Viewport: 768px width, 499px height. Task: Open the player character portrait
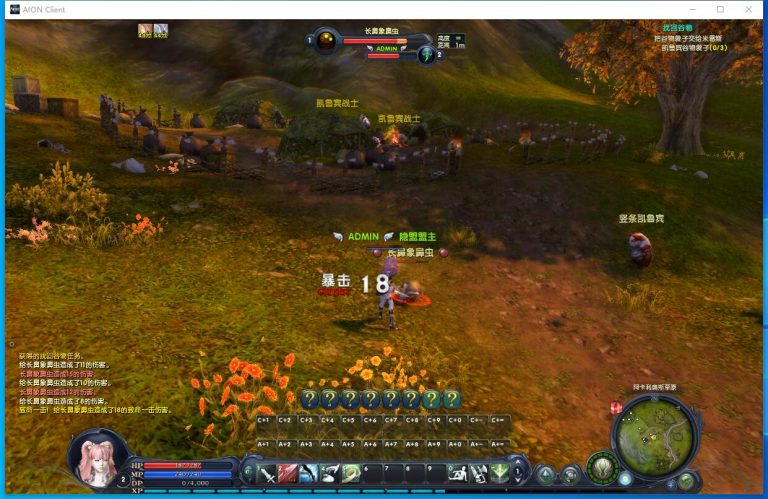[98, 457]
